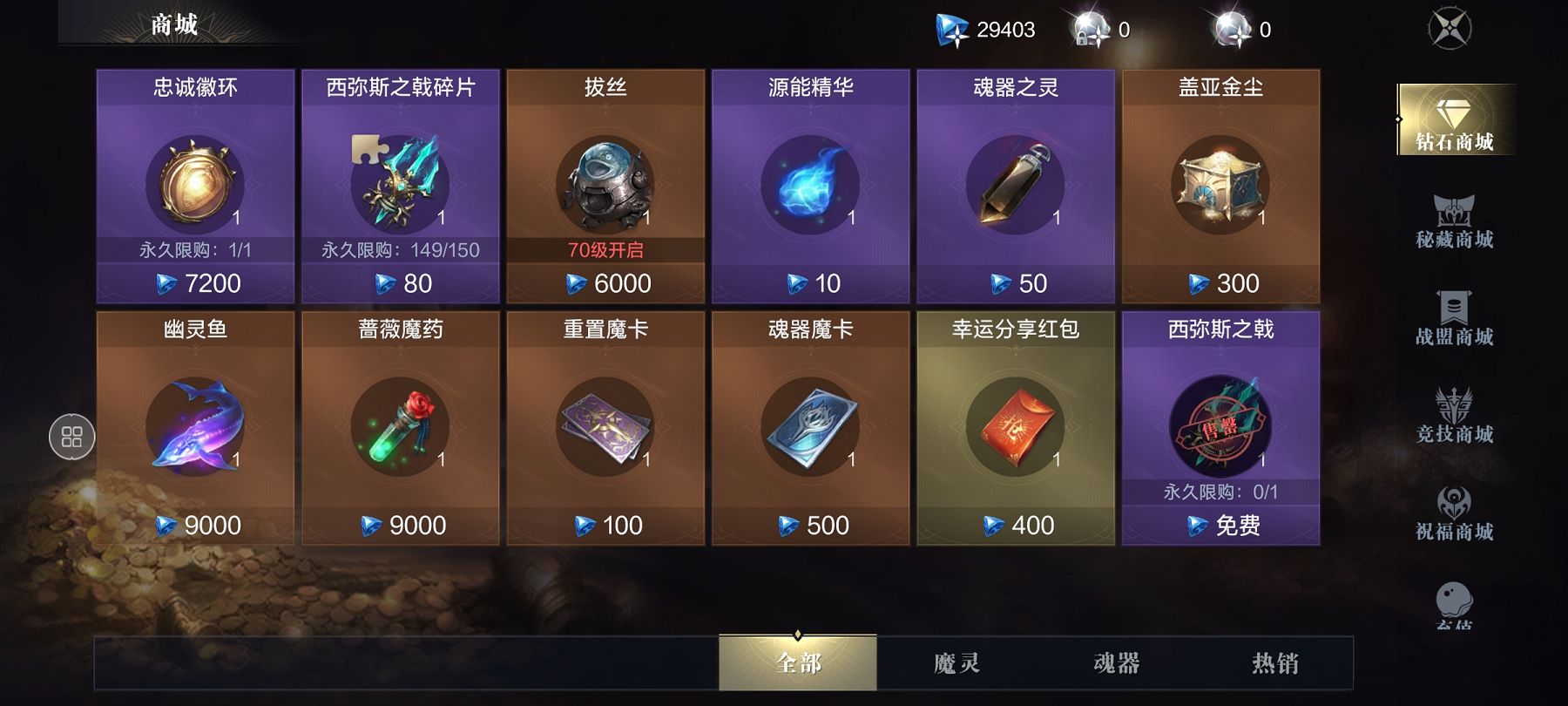
Task: View the 热销 hot-selling tab
Action: pos(1274,663)
